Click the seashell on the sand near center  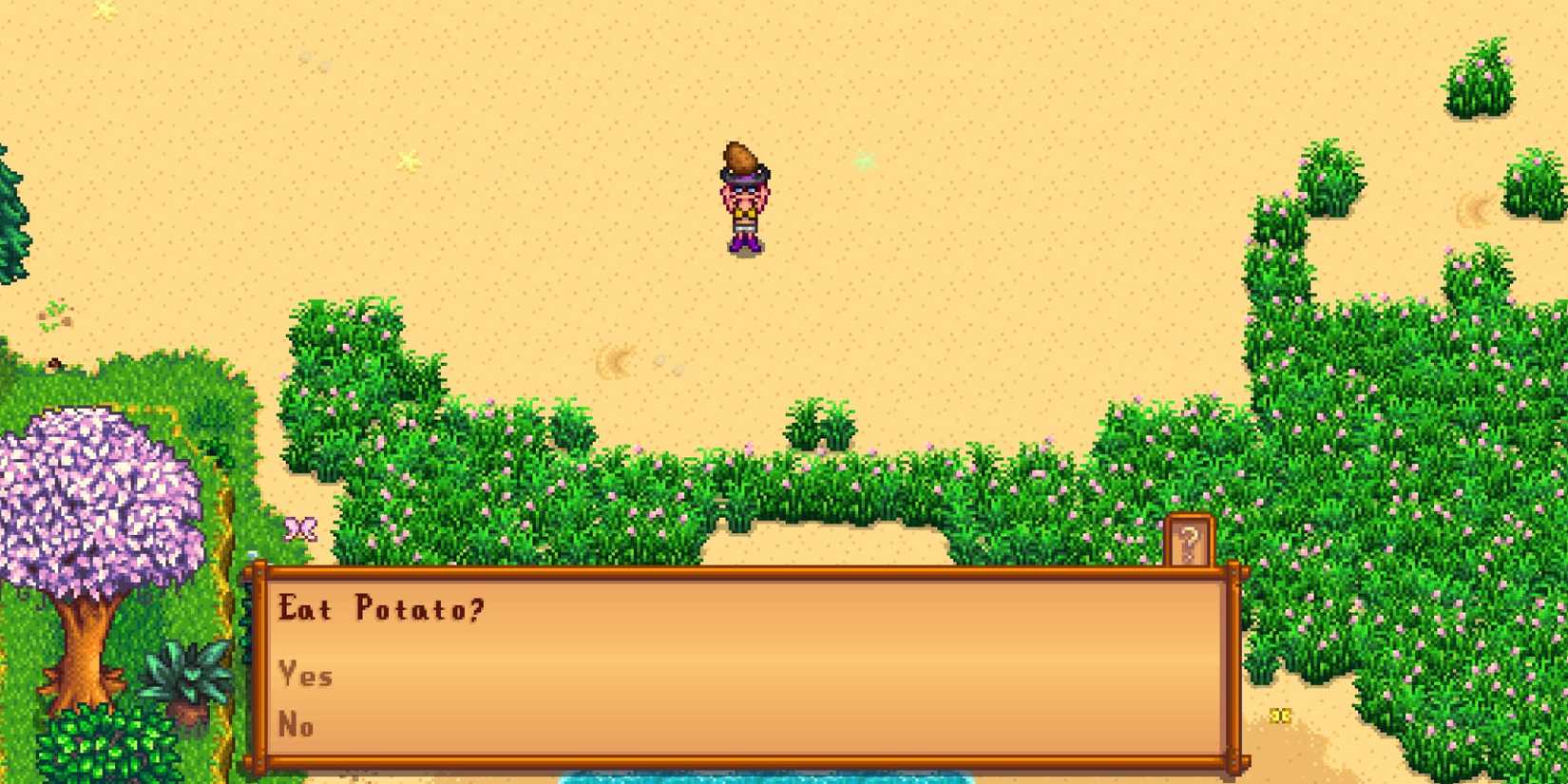point(614,359)
